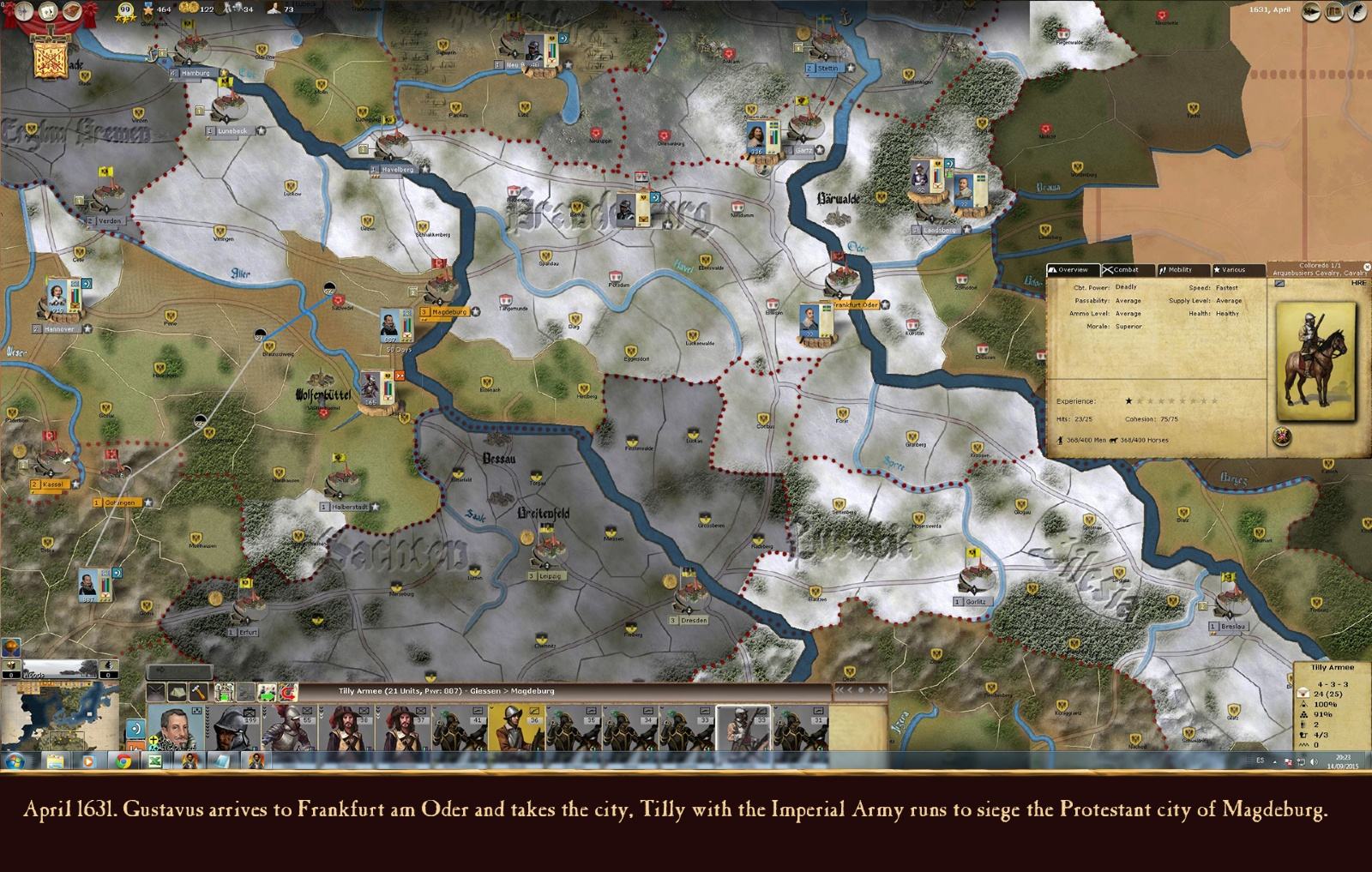Click the ship icon beside the date
The height and width of the screenshot is (872, 1372).
[x=1310, y=12]
